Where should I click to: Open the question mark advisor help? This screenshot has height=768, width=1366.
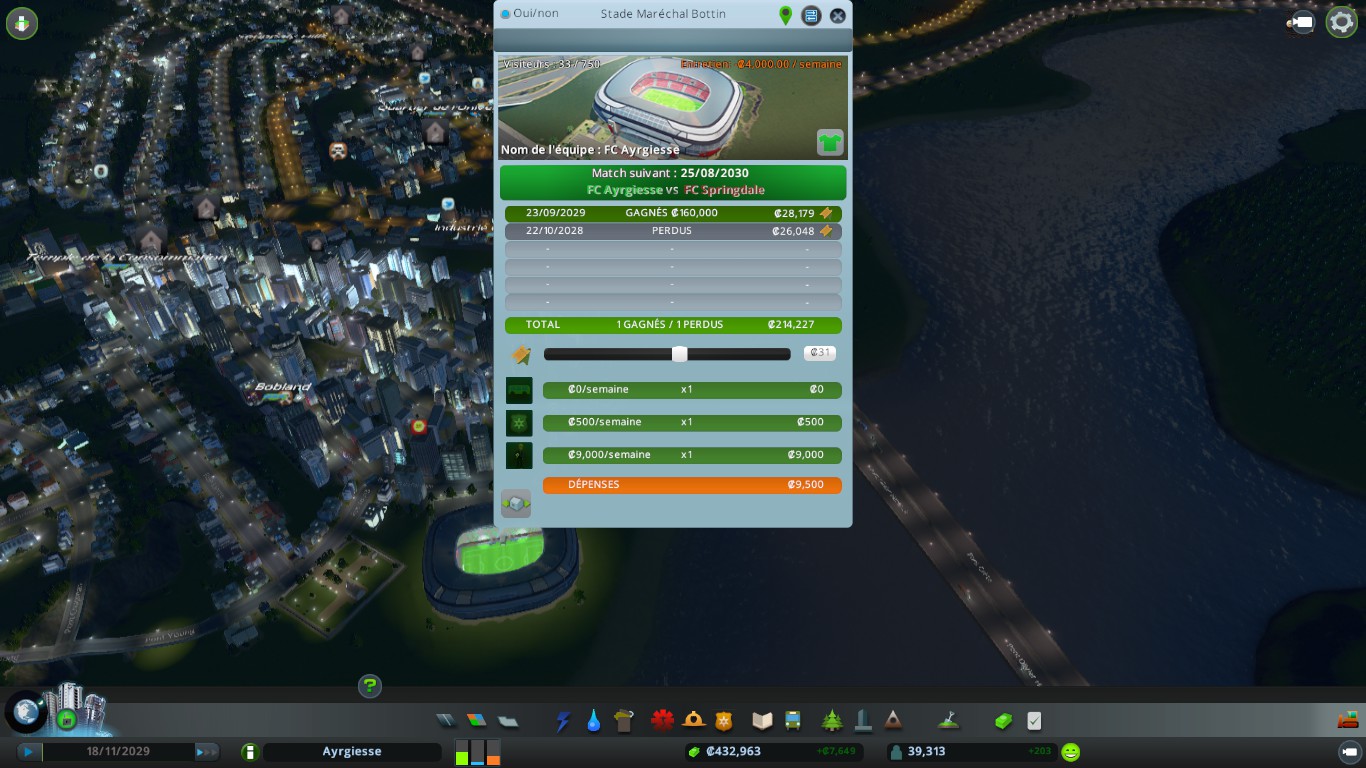pos(370,686)
